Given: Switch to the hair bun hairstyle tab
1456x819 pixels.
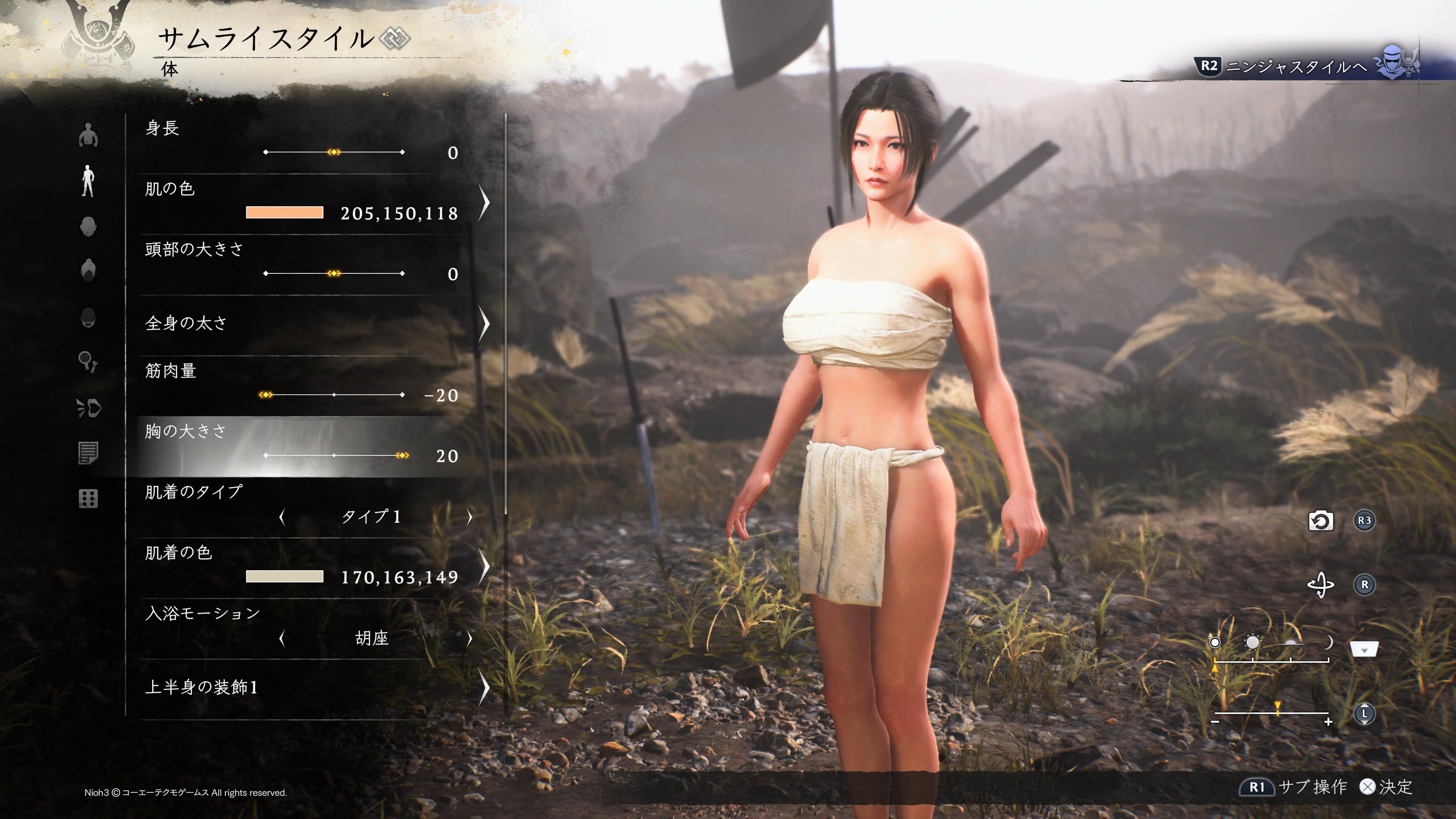Looking at the screenshot, I should (88, 270).
